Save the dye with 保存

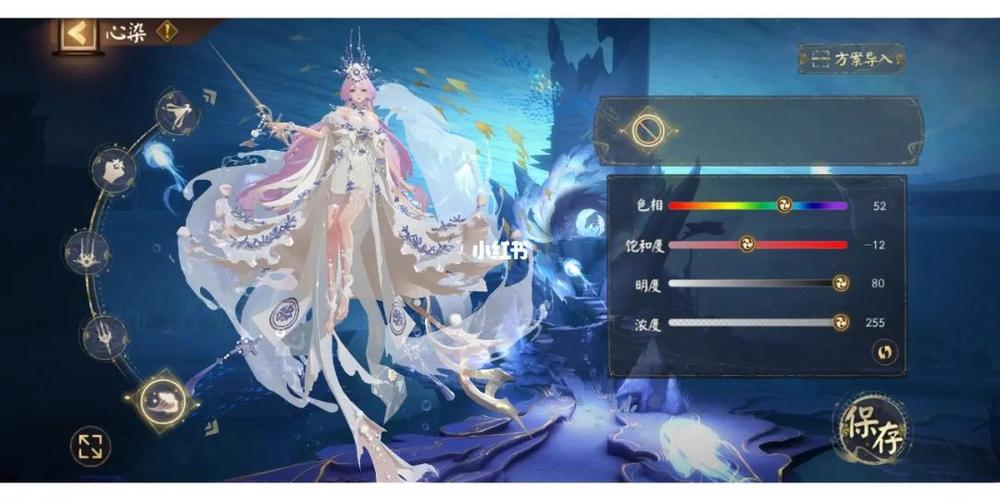[x=872, y=429]
